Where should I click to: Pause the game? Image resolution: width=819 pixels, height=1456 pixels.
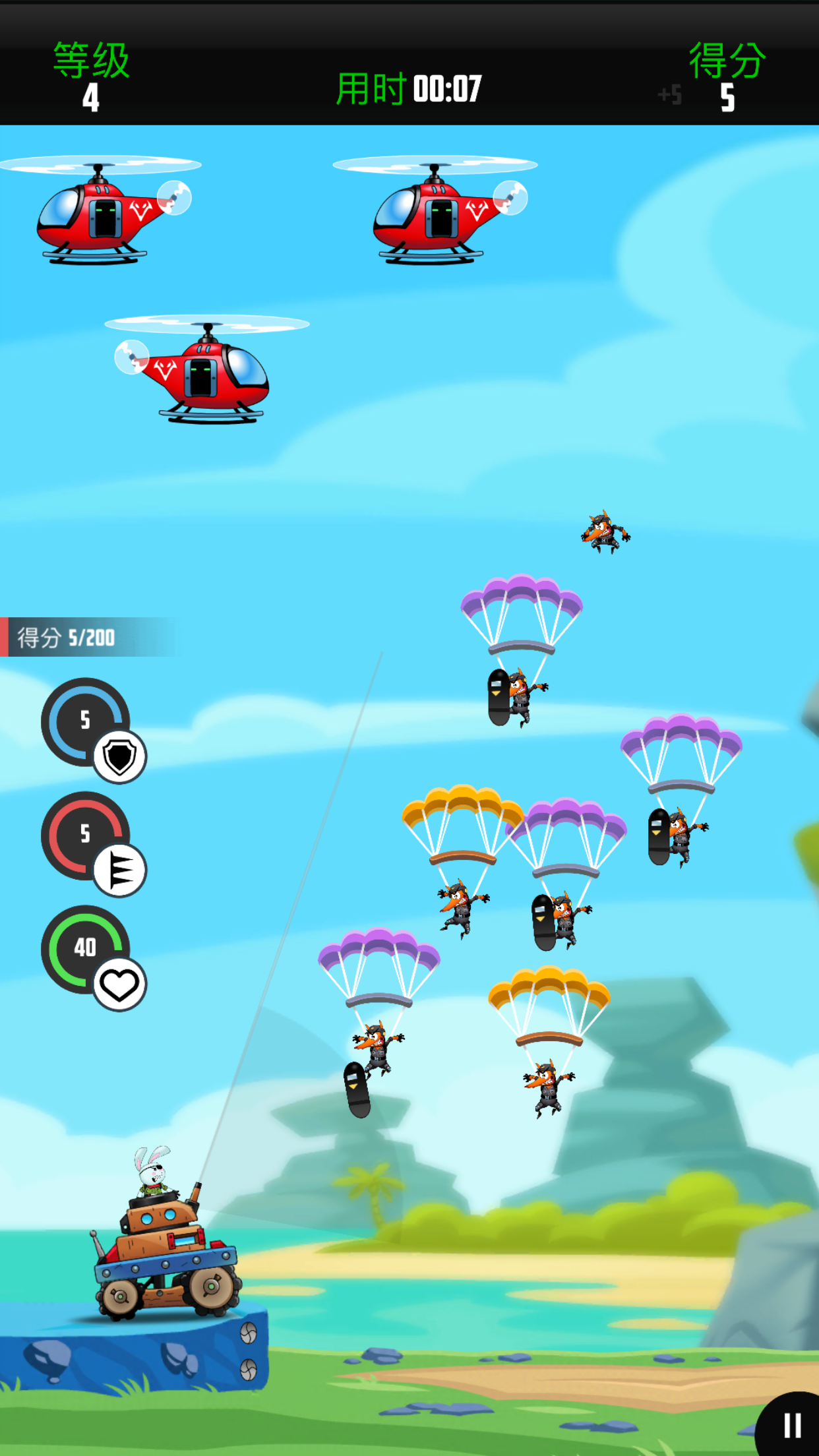pyautogui.click(x=792, y=1426)
